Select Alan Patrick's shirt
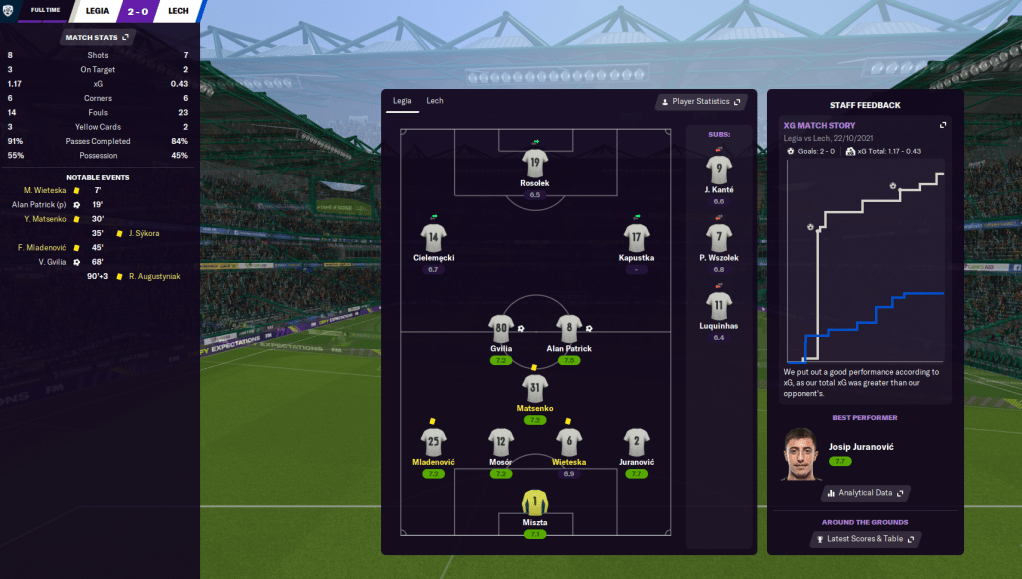1022x579 pixels. pyautogui.click(x=568, y=329)
